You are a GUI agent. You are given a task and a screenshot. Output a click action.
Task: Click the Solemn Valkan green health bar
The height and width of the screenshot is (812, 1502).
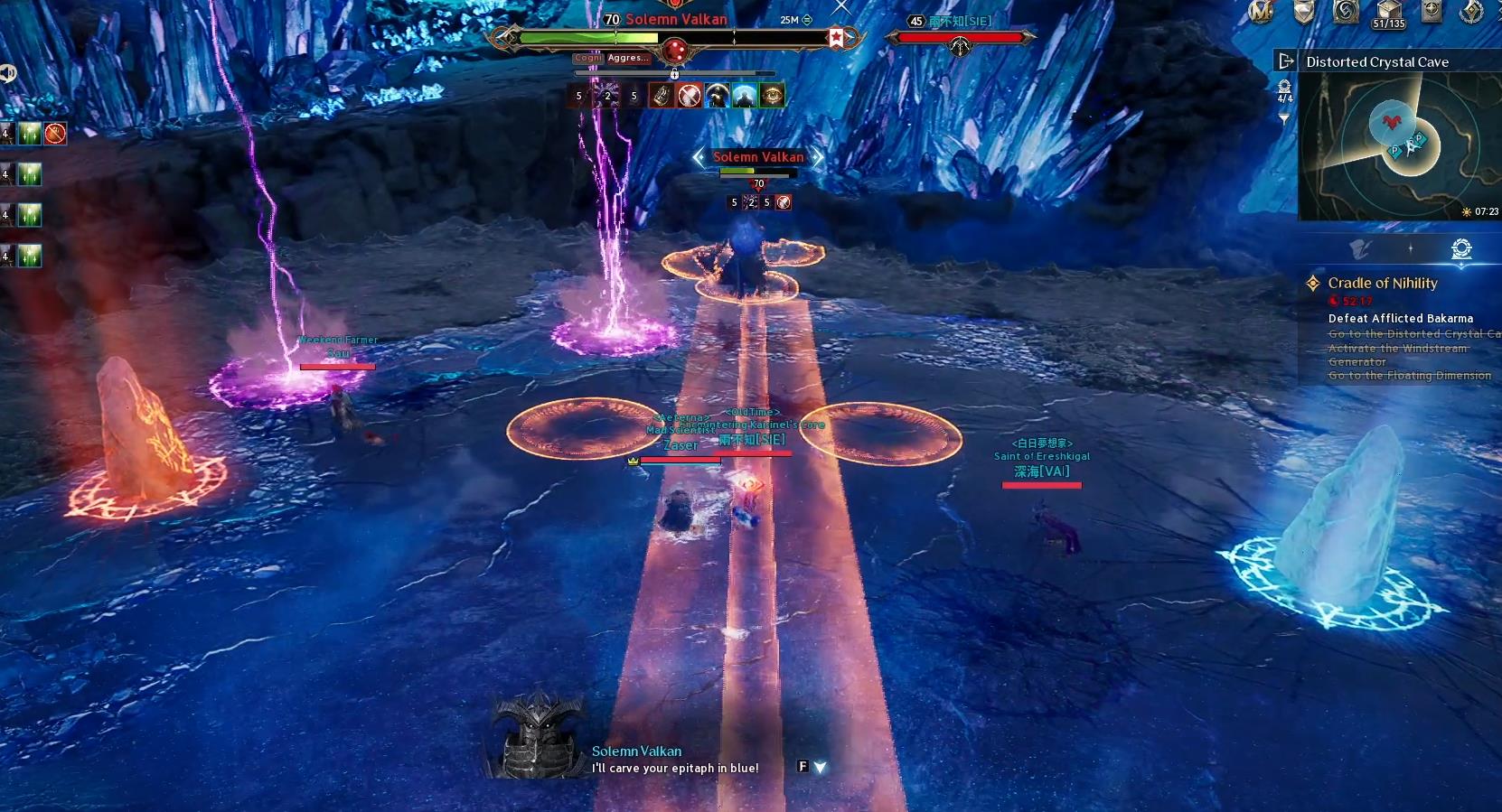pyautogui.click(x=596, y=37)
